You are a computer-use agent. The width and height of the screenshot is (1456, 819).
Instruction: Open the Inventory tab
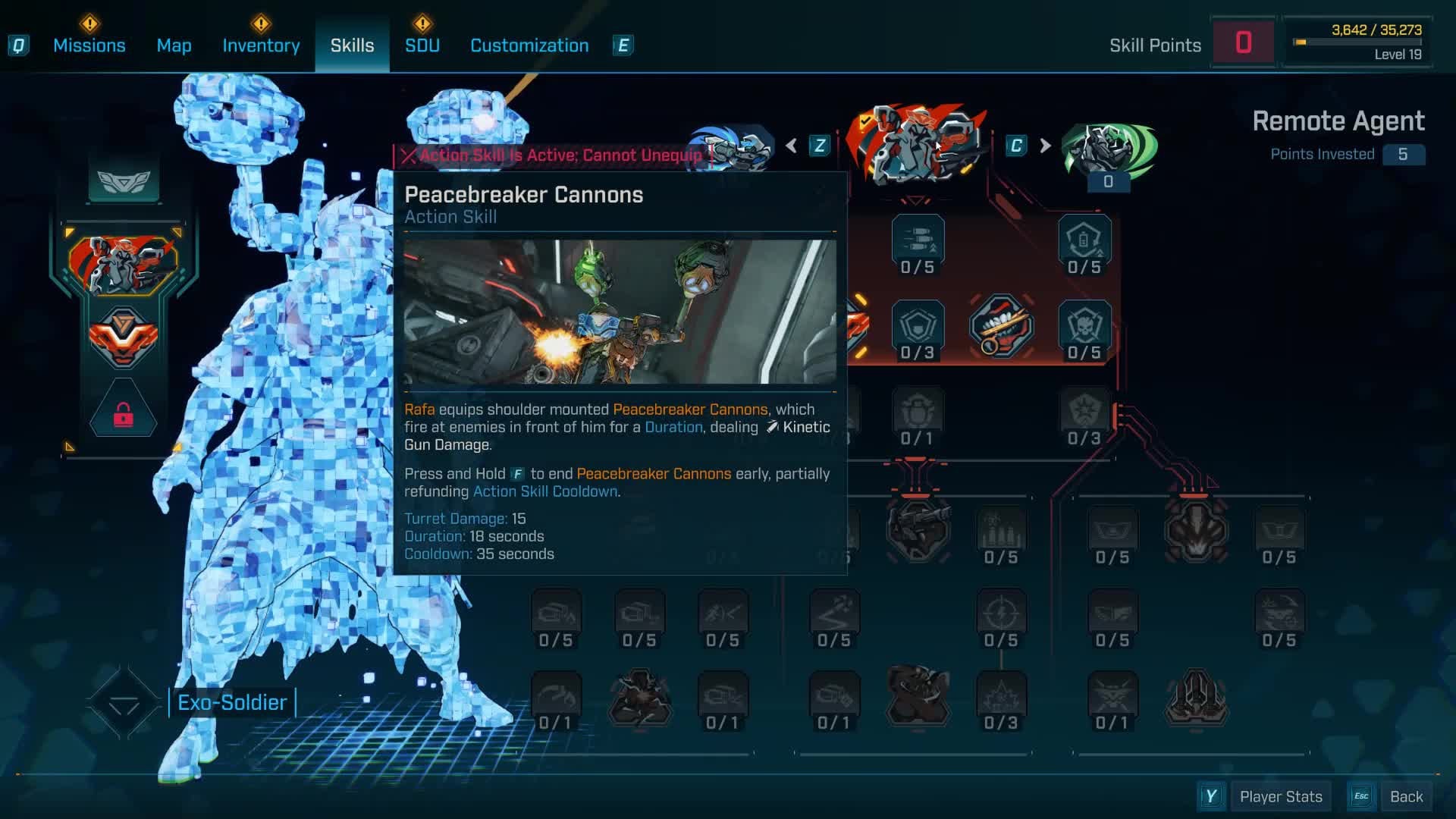(261, 45)
